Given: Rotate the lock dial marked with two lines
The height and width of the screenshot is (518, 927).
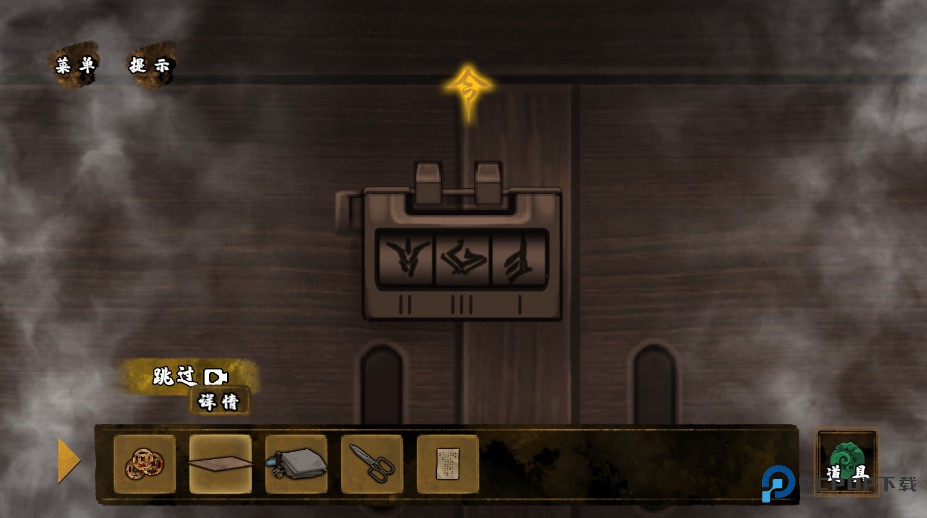Looking at the screenshot, I should click(405, 260).
